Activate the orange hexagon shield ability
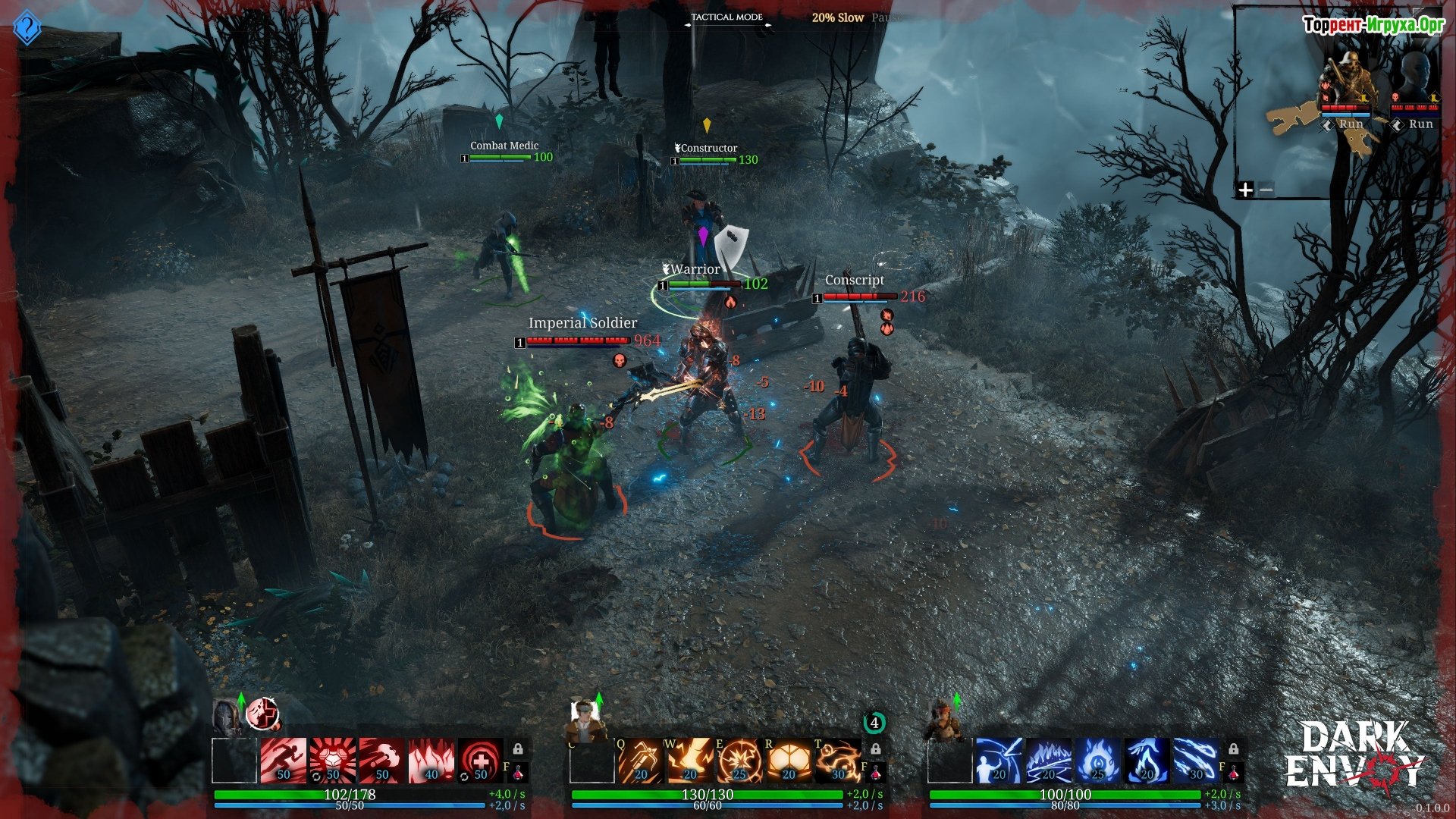Screen dimensions: 1456x819 pos(789,761)
